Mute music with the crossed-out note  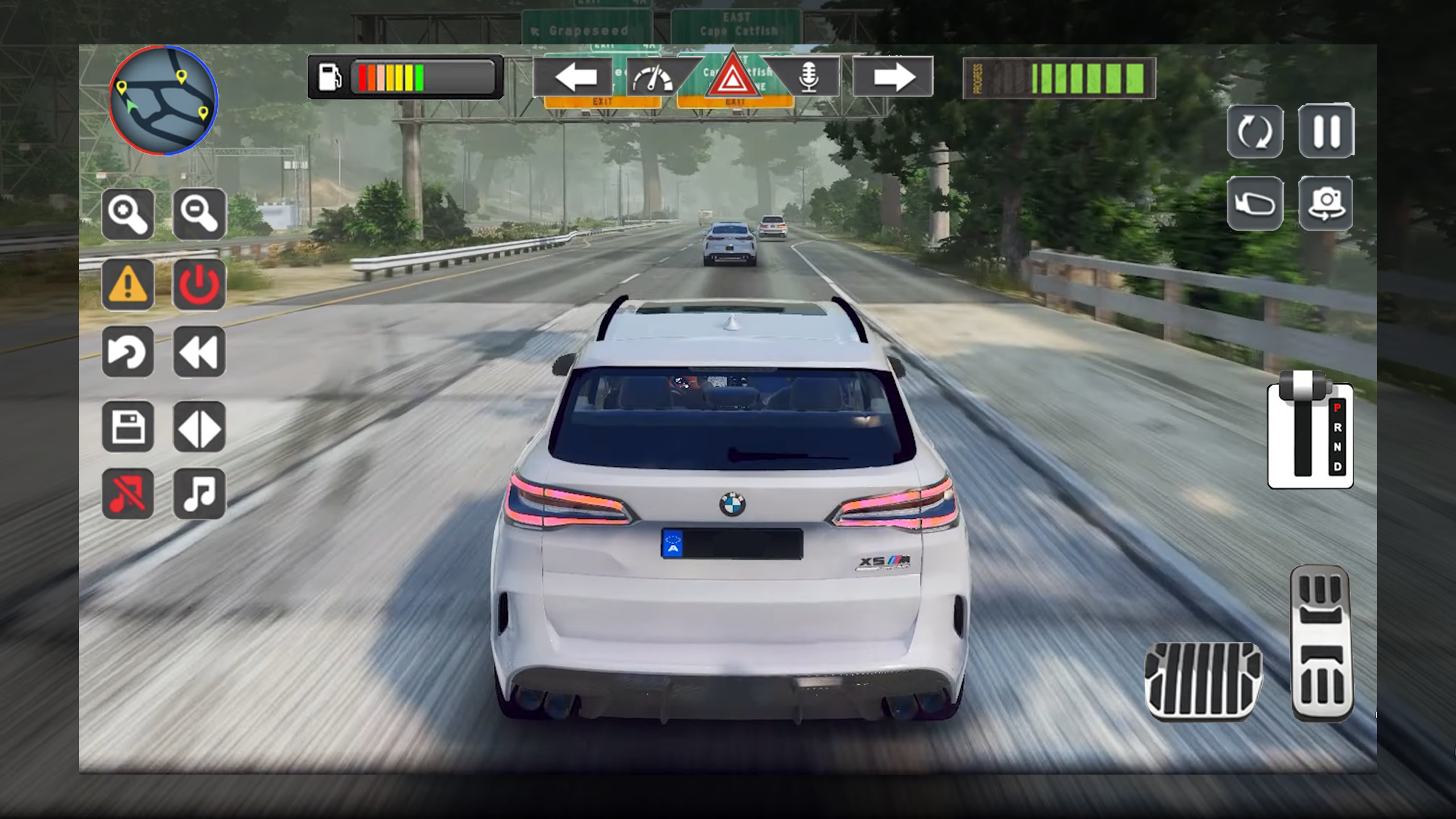click(128, 494)
